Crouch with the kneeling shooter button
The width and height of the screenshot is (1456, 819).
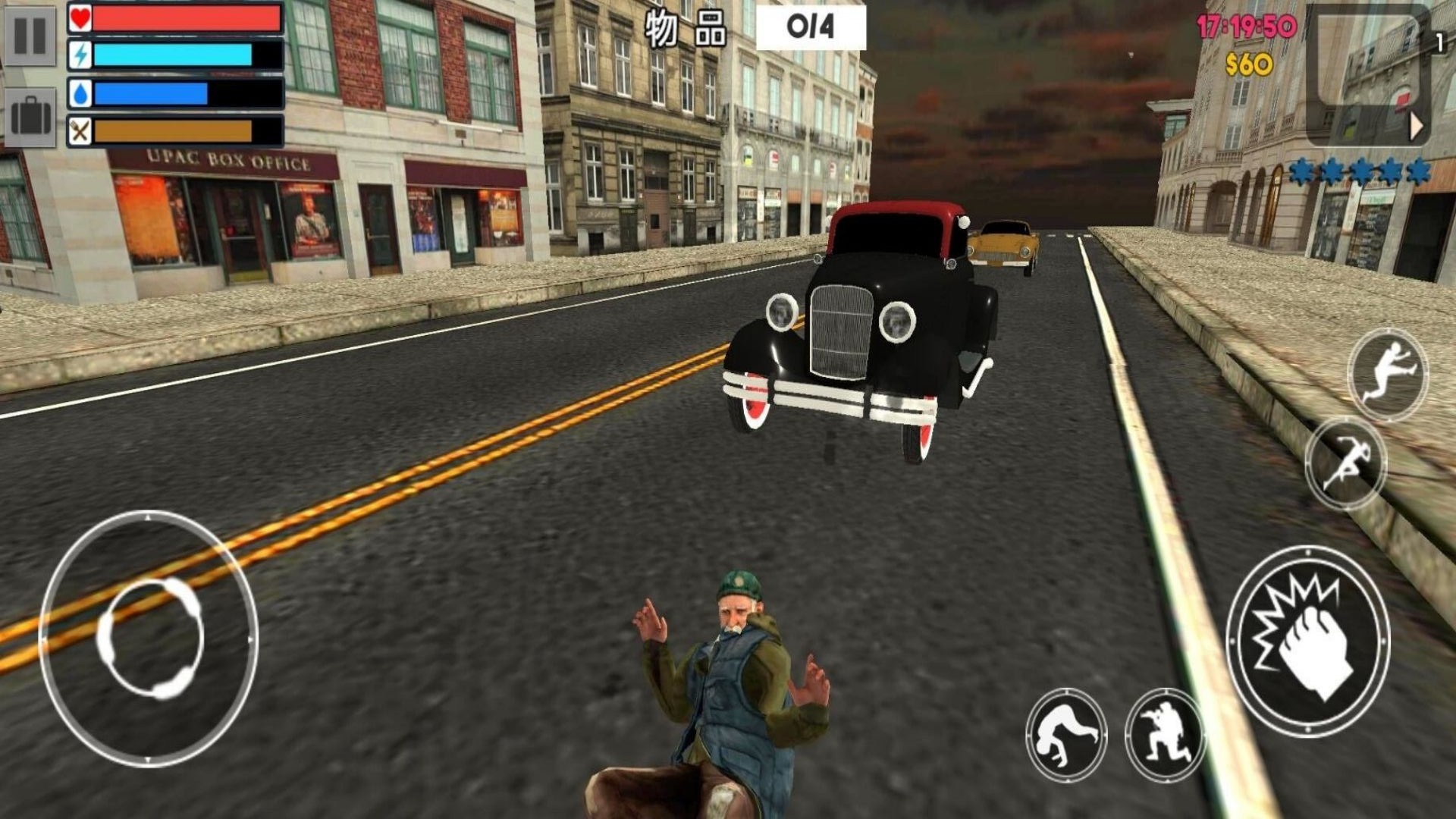click(1164, 734)
